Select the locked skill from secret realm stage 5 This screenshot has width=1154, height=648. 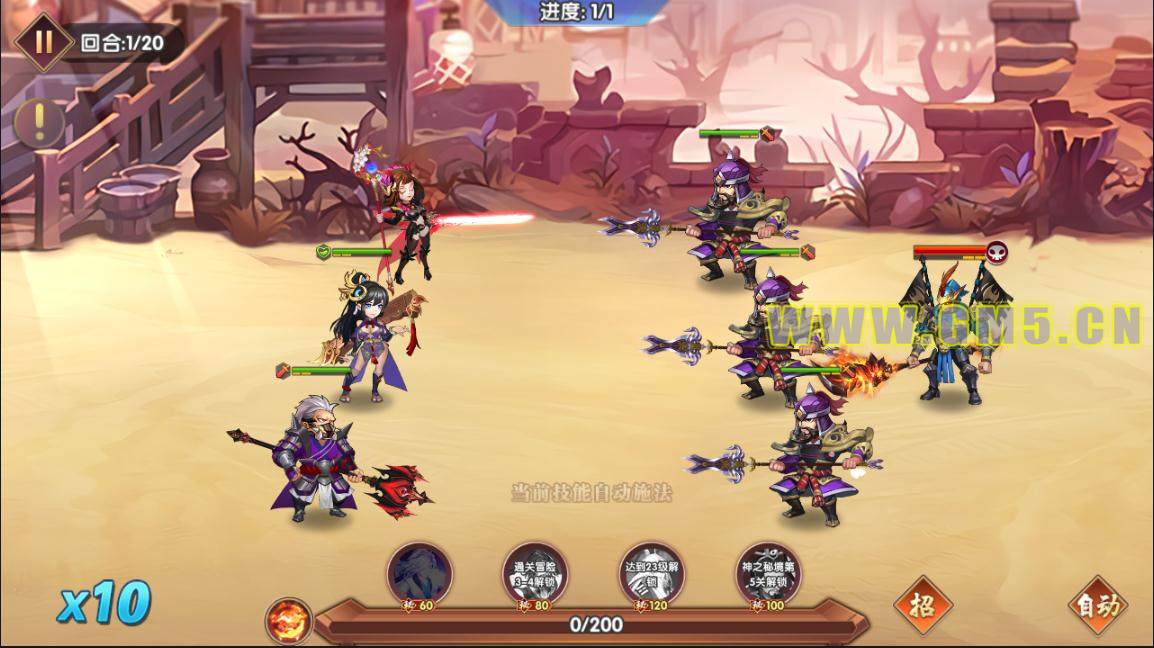pyautogui.click(x=768, y=575)
